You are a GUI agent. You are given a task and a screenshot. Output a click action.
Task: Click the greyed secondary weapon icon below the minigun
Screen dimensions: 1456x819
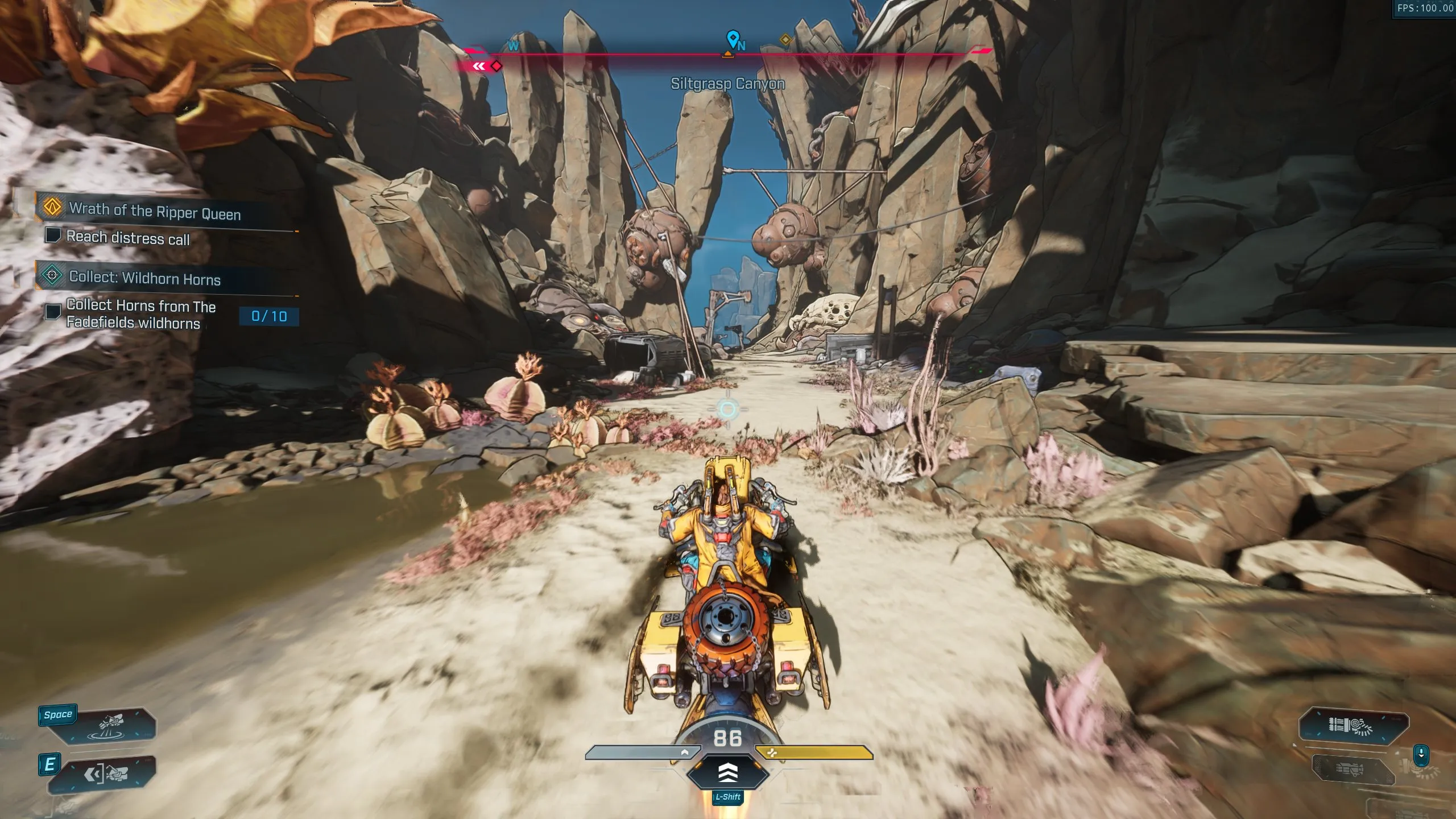[x=1349, y=770]
